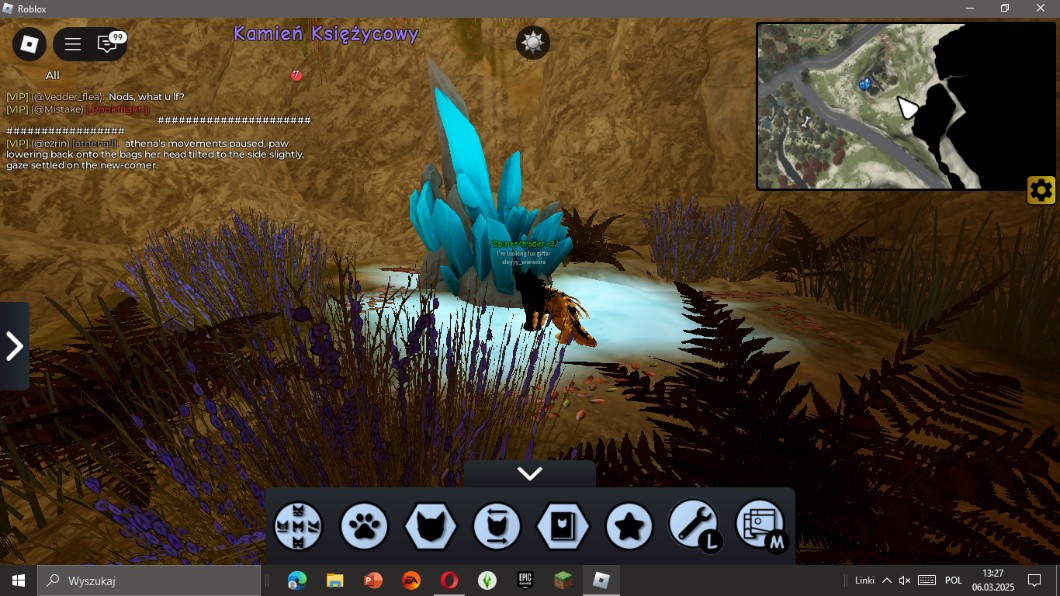Viewport: 1060px width, 596px height.
Task: Close the Roblox window
Action: (1039, 8)
